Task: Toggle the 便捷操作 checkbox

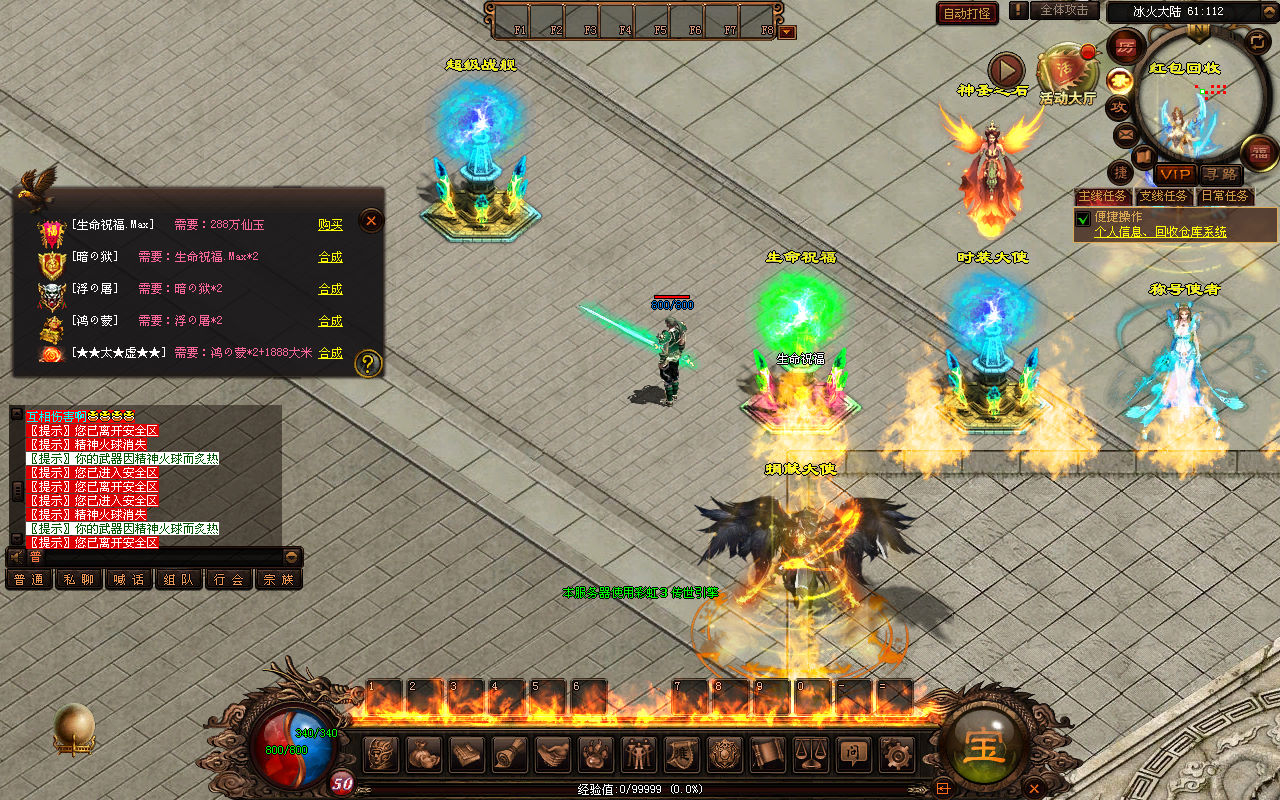Action: 1082,218
